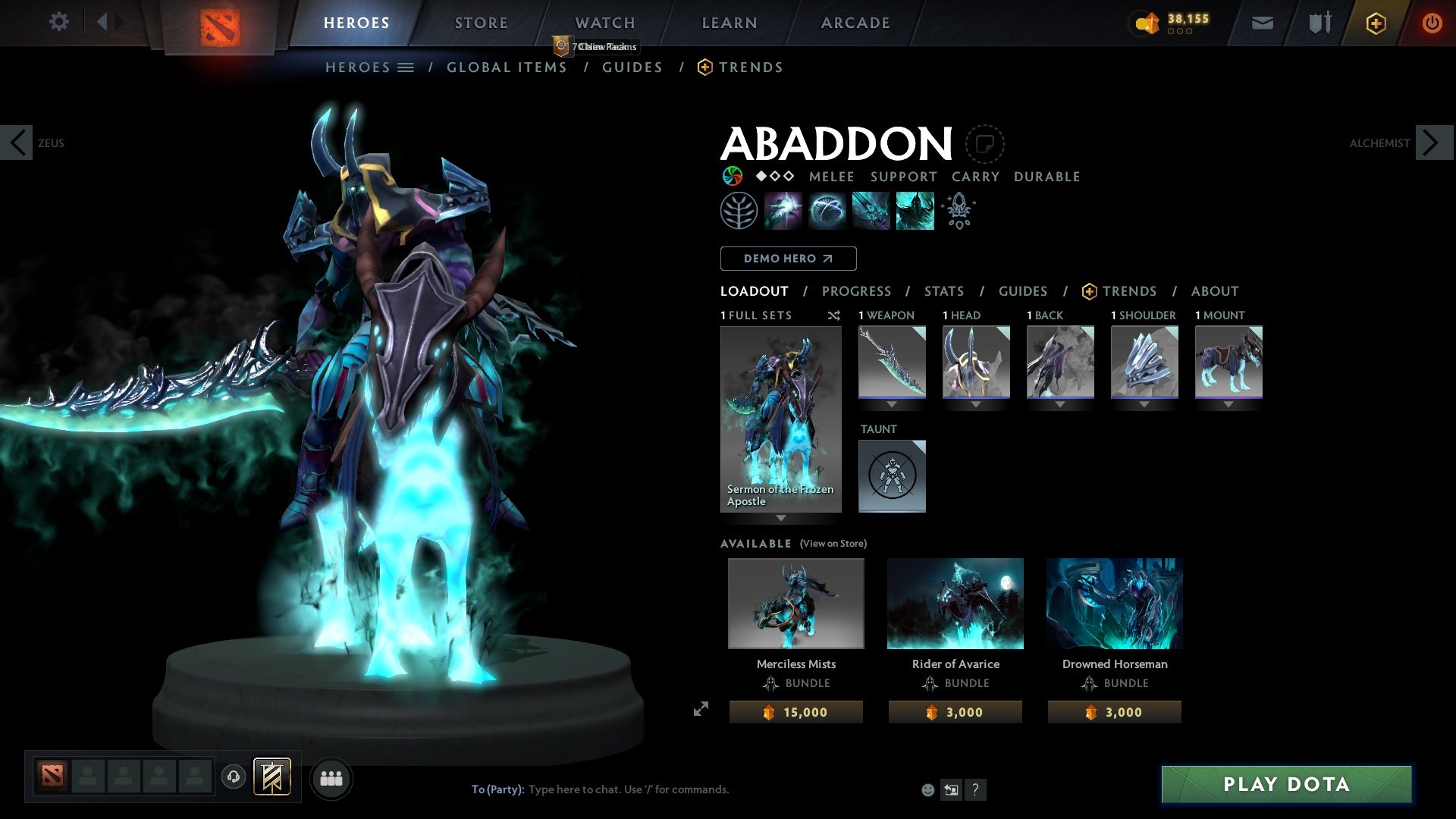
Task: Click the DEMO HERO button
Action: (788, 259)
